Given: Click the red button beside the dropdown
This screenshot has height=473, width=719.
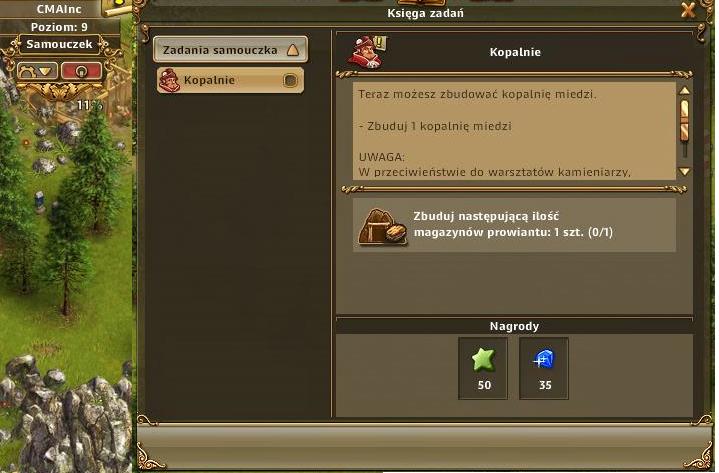Looking at the screenshot, I should [81, 71].
